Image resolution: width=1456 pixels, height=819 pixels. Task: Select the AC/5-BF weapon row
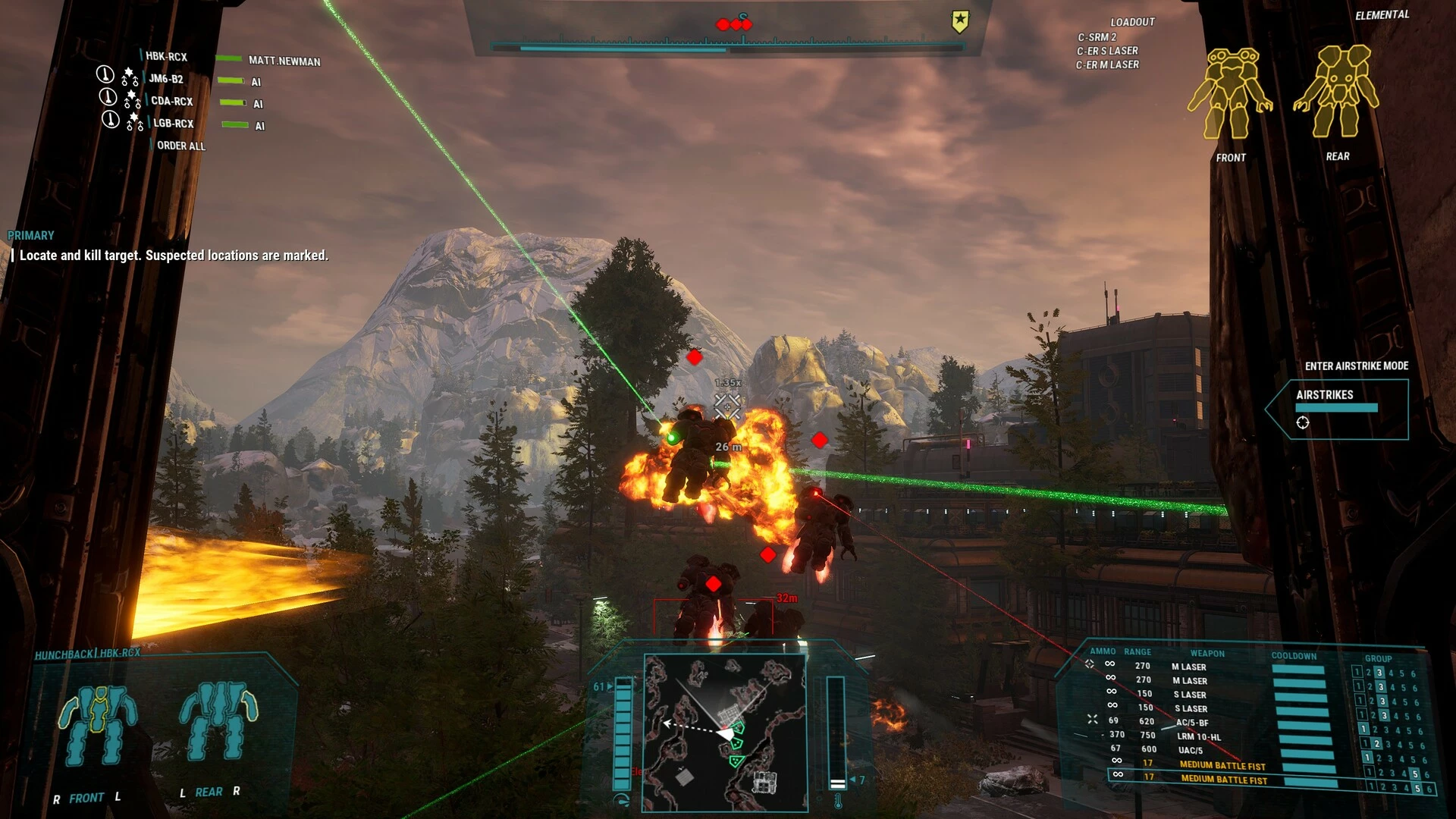point(1192,723)
